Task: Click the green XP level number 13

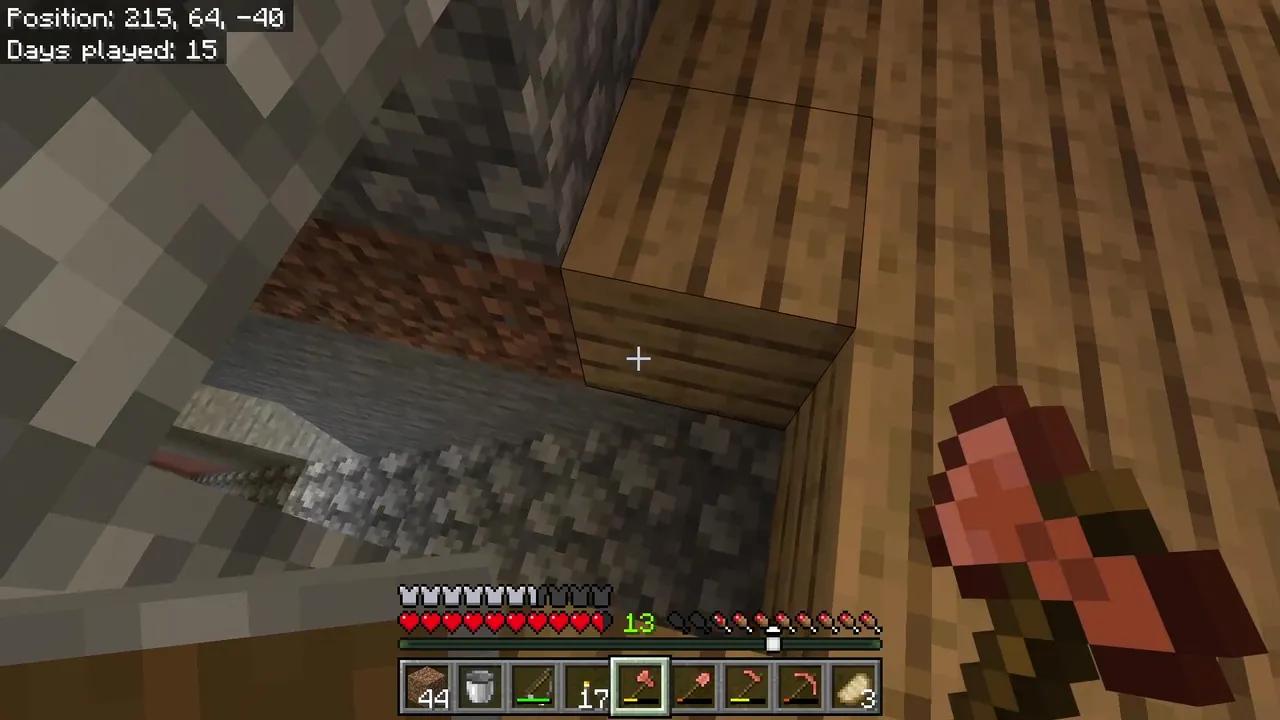Action: pos(639,622)
